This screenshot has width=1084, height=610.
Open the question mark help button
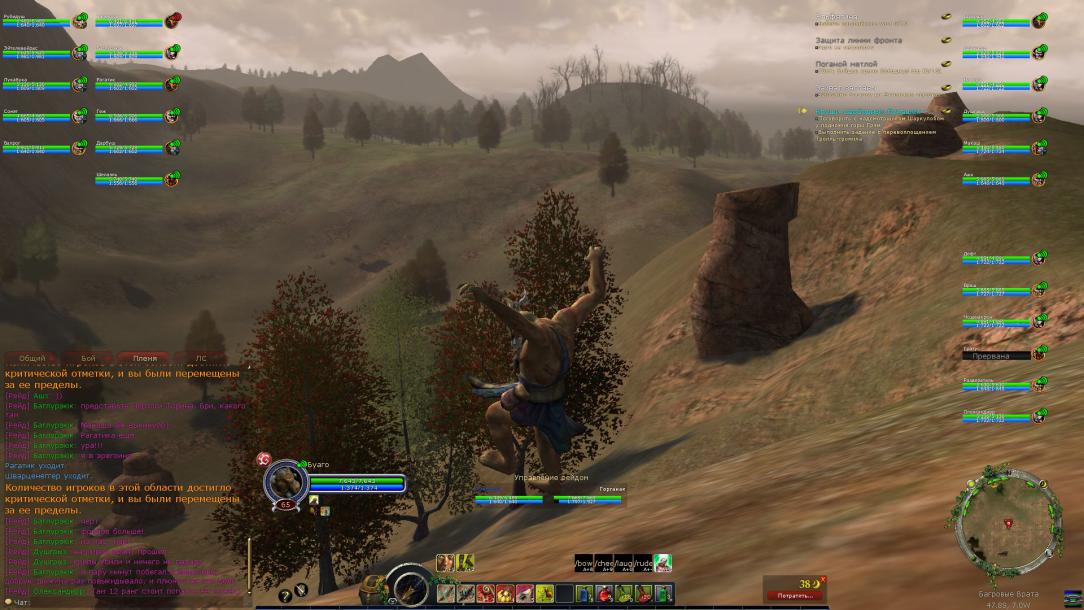click(285, 595)
